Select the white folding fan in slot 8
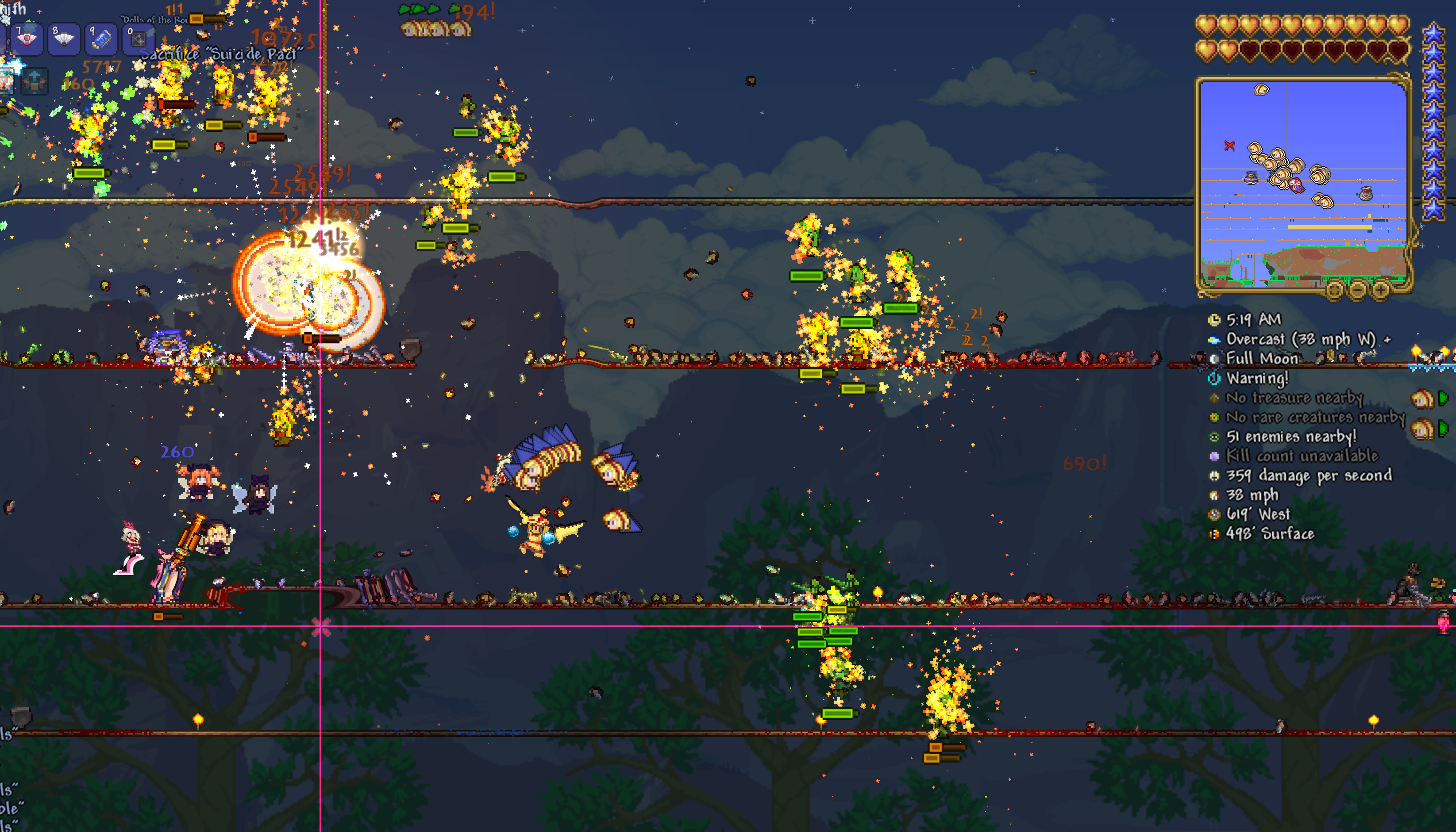 (63, 39)
